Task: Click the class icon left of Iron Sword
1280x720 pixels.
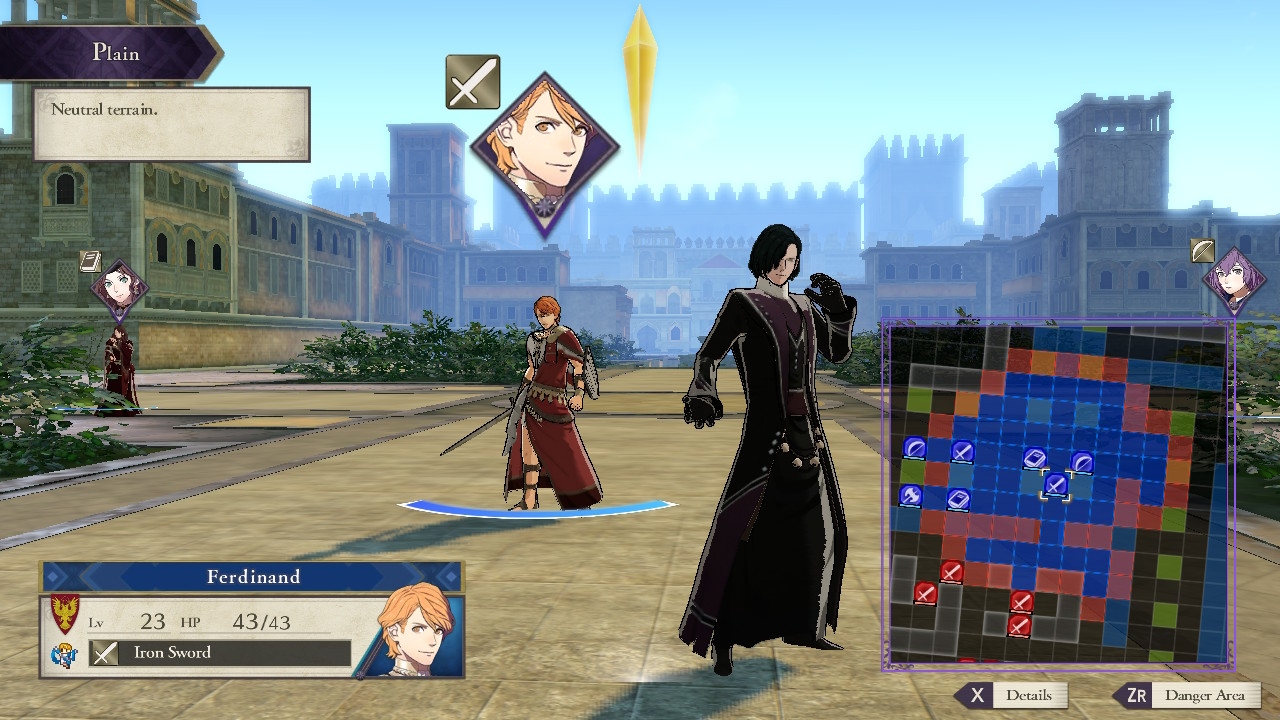Action: pyautogui.click(x=64, y=656)
